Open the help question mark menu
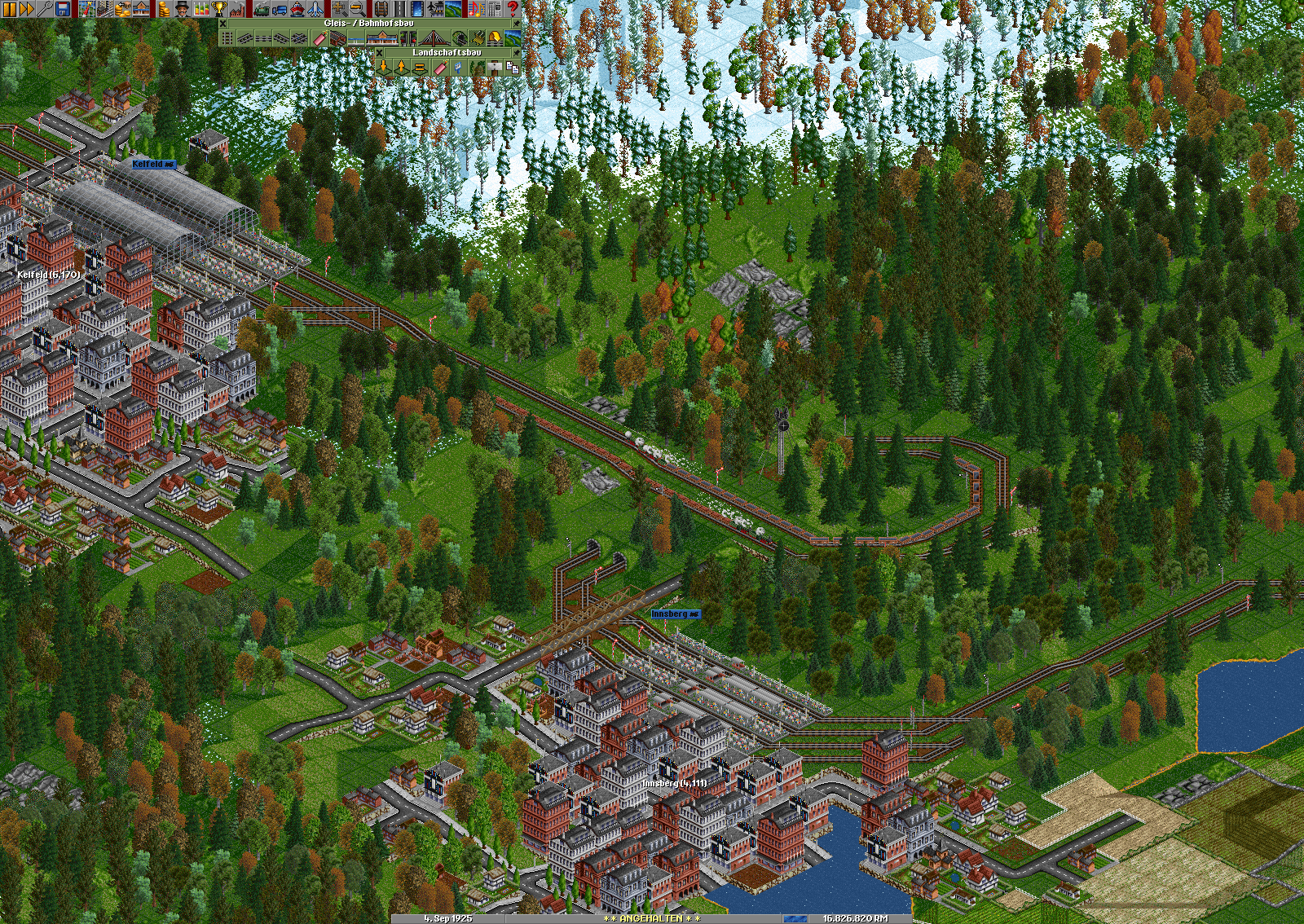This screenshot has width=1304, height=924. coord(513,9)
